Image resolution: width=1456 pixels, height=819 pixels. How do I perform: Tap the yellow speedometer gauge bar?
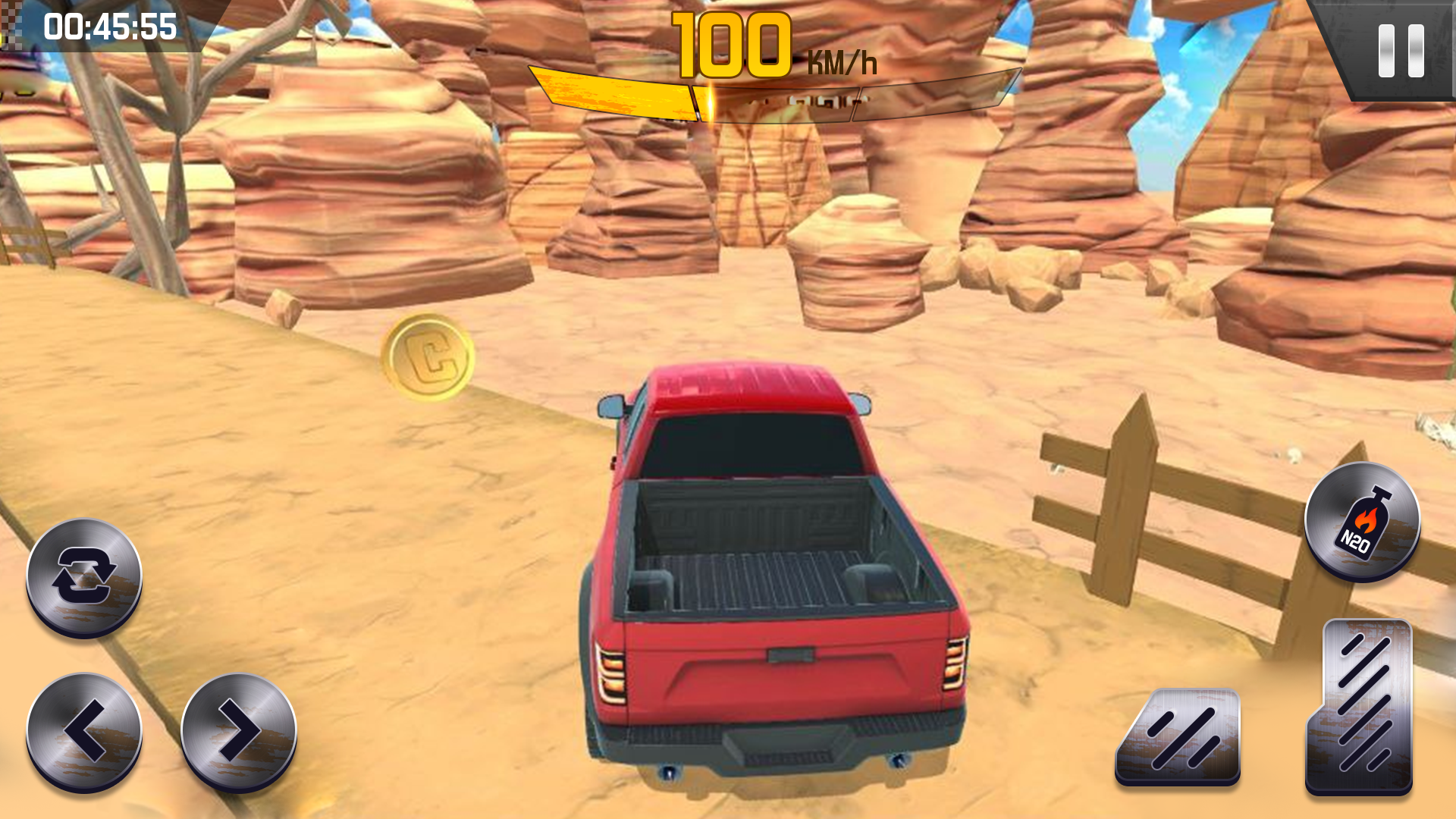(614, 91)
